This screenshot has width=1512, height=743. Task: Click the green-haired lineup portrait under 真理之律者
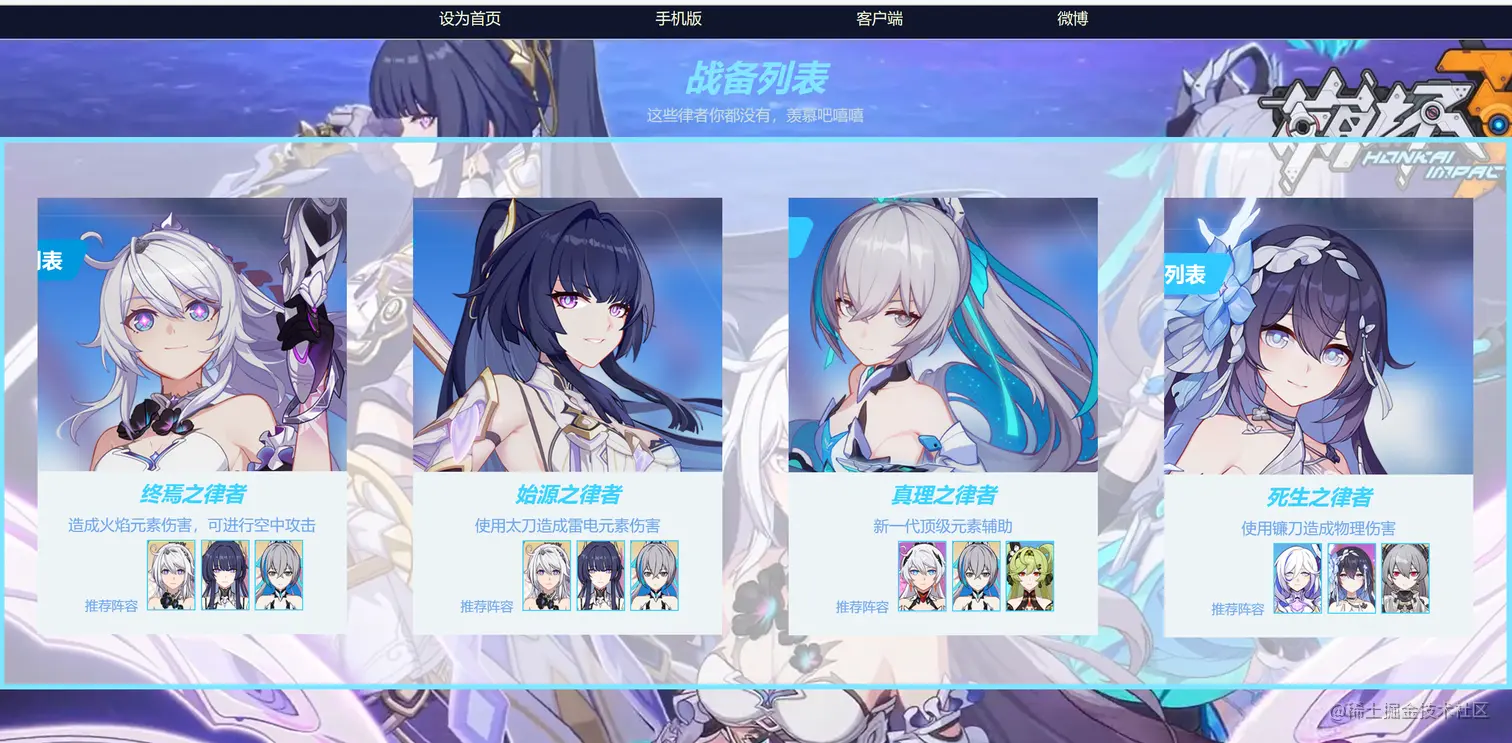1030,577
